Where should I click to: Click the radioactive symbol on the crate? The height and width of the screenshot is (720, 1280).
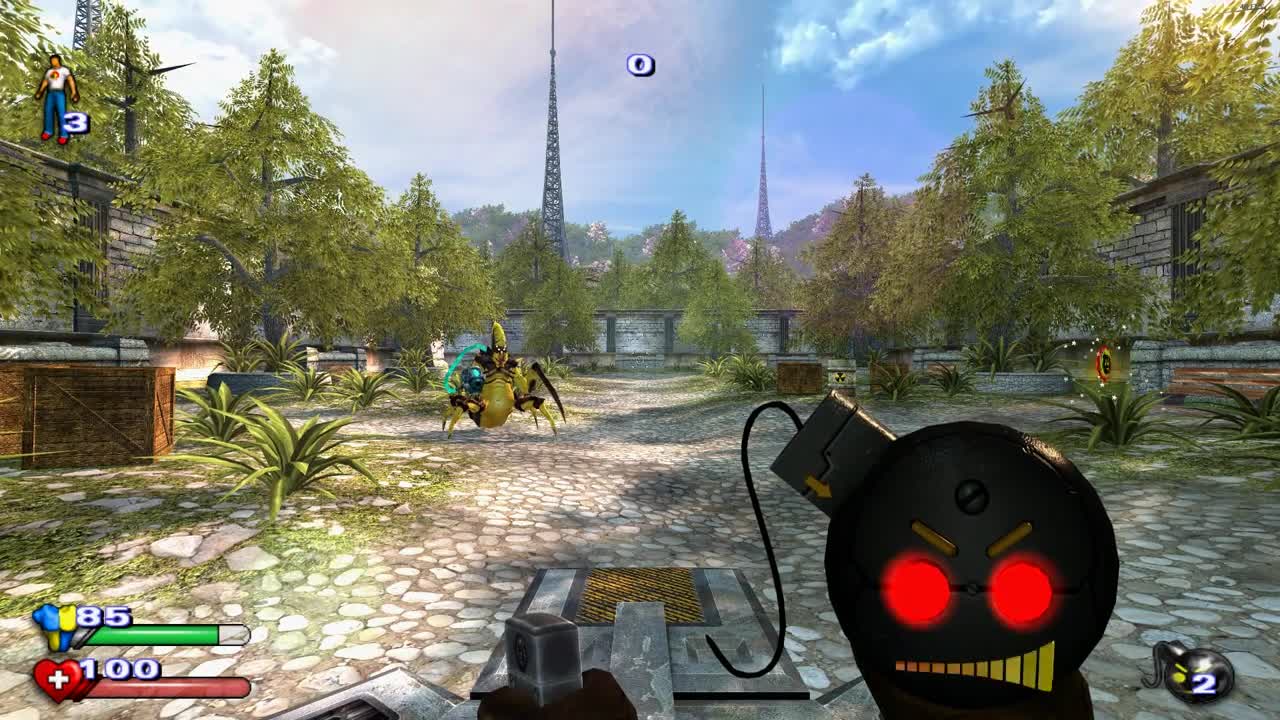(x=840, y=376)
